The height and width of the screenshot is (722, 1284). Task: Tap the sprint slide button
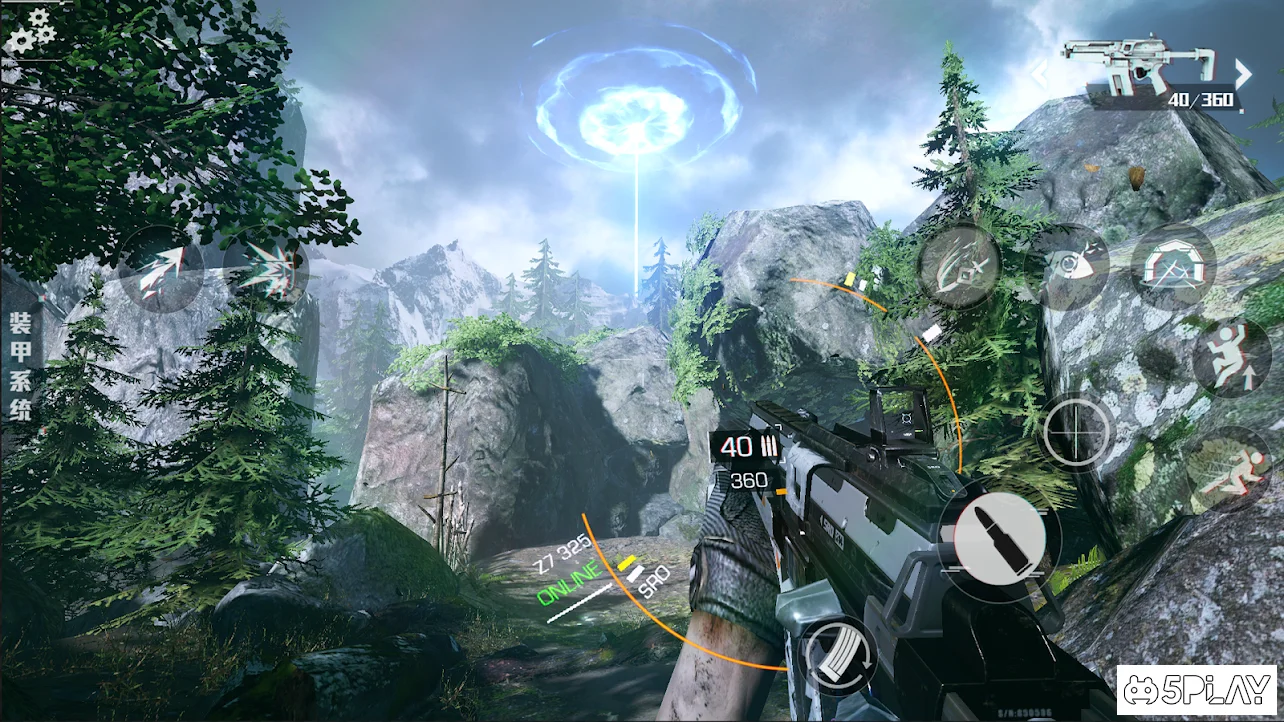[x=1232, y=470]
